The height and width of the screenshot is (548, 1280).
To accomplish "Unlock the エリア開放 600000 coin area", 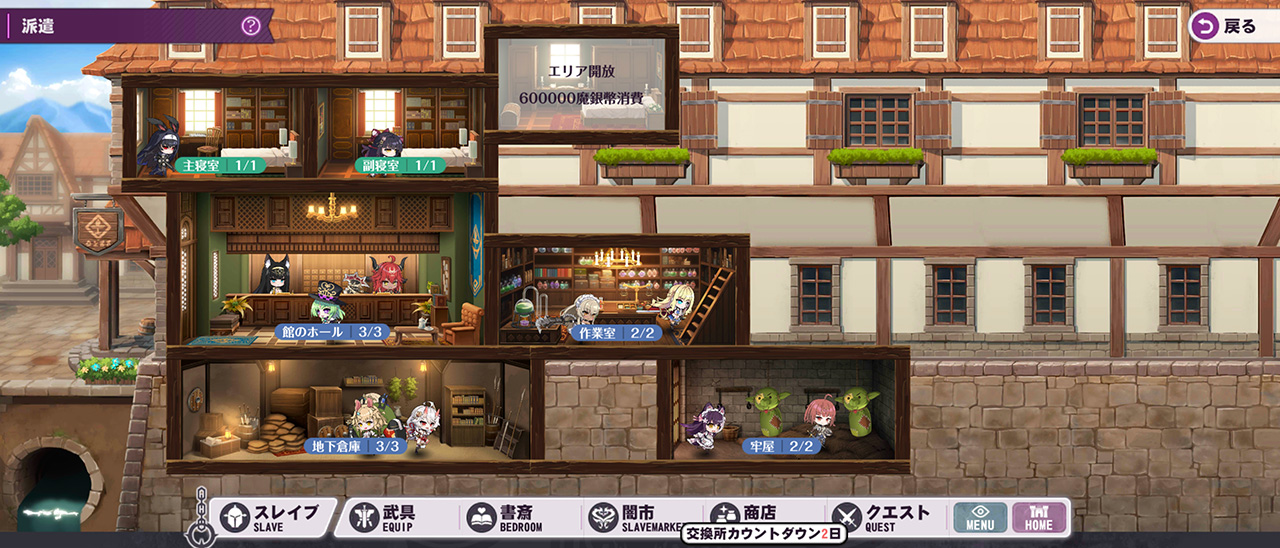I will point(581,85).
